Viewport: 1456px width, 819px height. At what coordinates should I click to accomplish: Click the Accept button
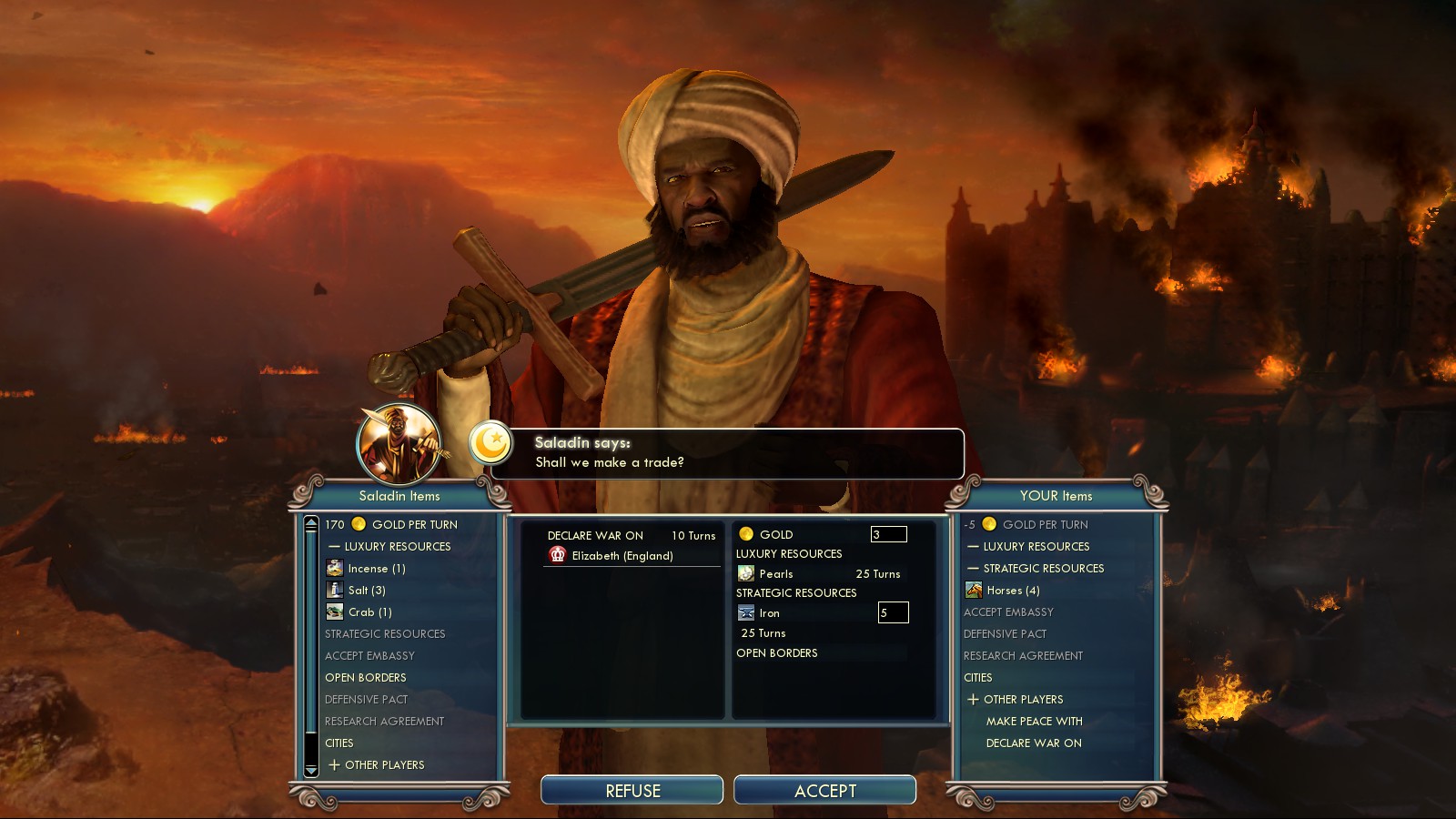pyautogui.click(x=826, y=790)
